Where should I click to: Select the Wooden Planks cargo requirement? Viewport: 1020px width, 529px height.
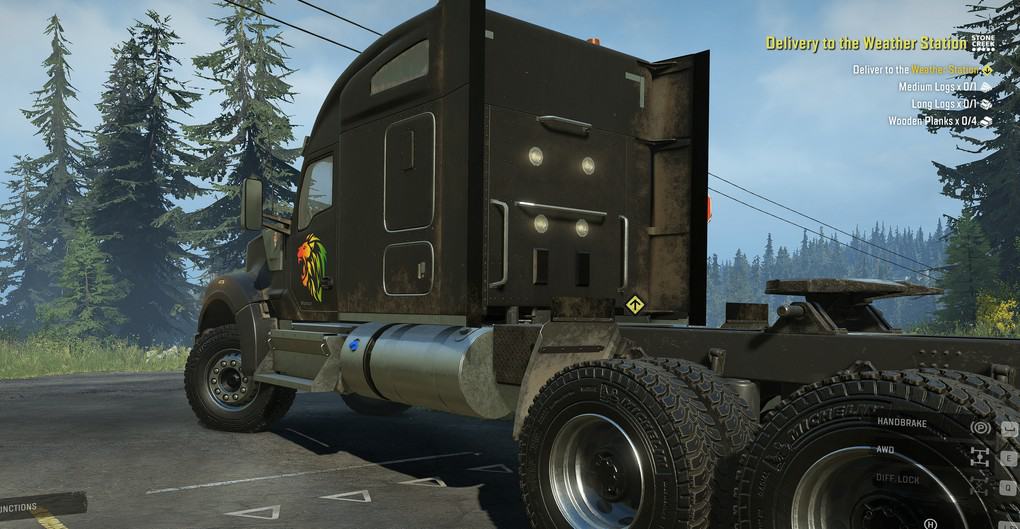click(933, 121)
